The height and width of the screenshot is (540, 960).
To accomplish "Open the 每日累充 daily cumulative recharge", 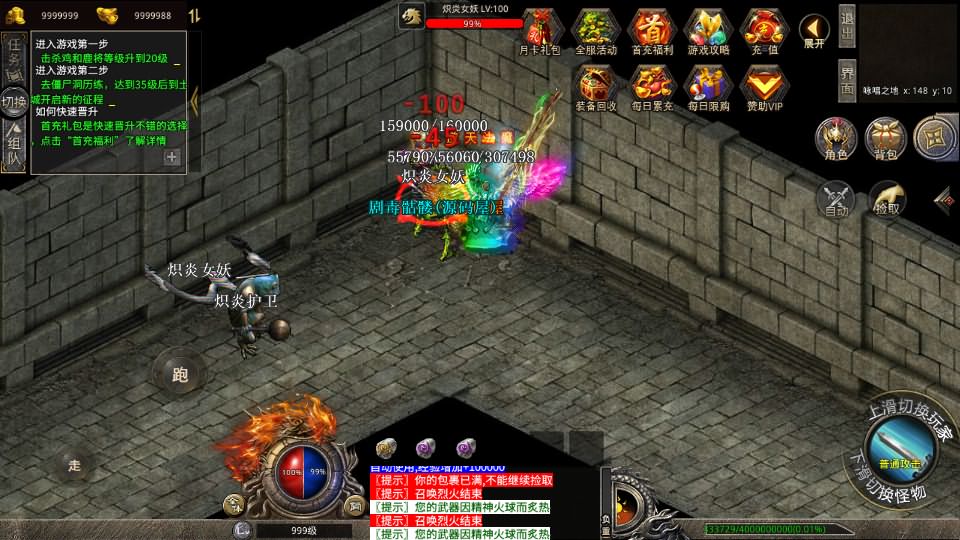I will [x=652, y=86].
